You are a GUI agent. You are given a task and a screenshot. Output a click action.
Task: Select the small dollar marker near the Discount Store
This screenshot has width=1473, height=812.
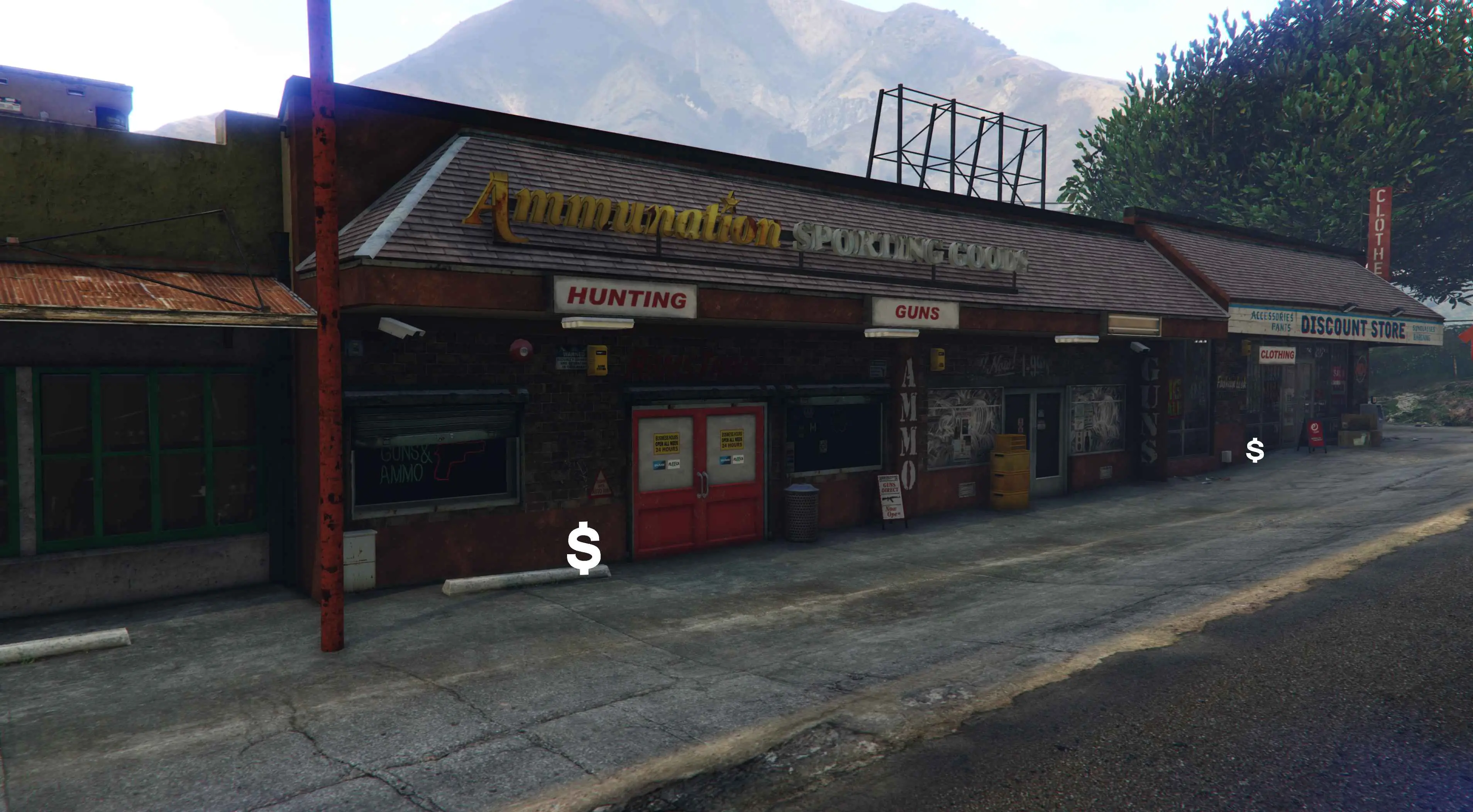(1255, 451)
